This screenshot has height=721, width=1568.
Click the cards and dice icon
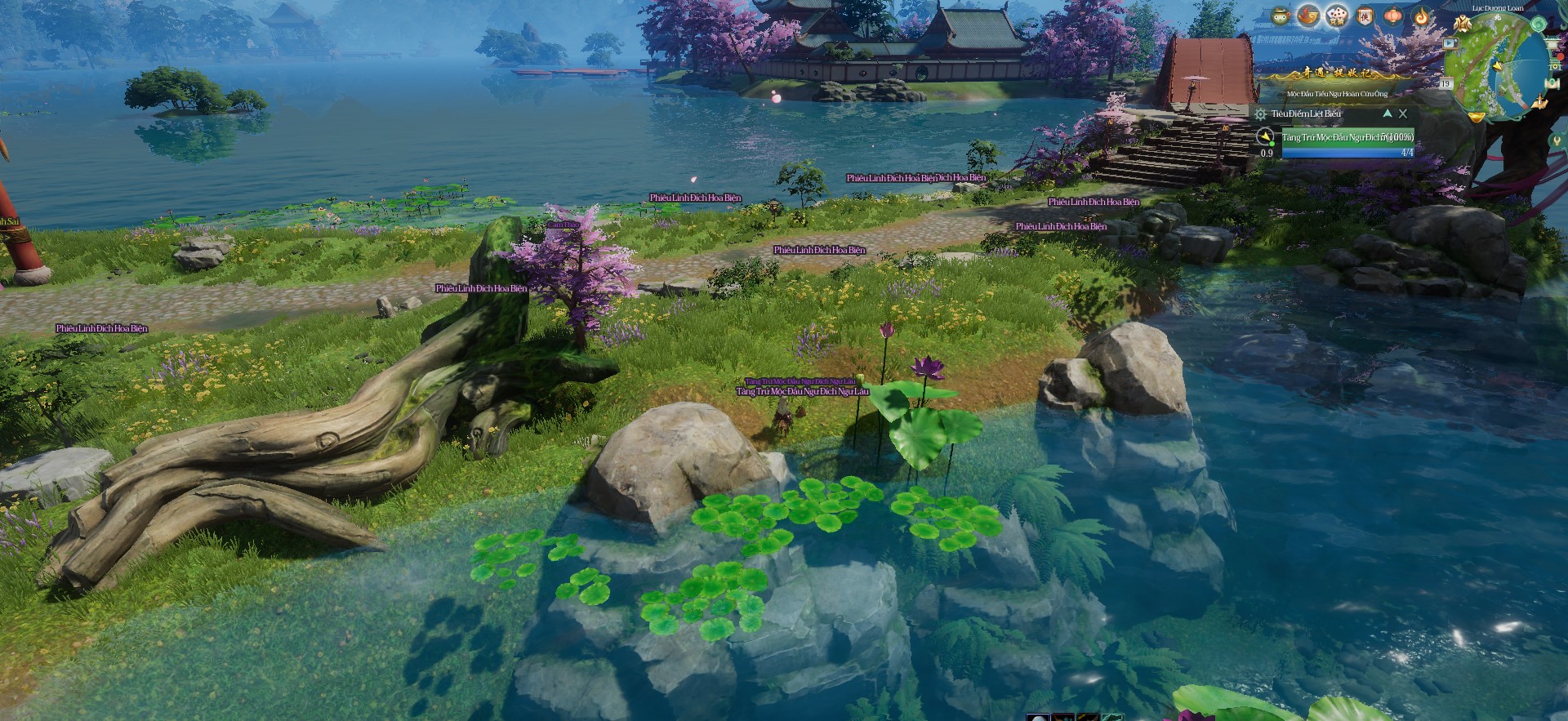[1336, 16]
